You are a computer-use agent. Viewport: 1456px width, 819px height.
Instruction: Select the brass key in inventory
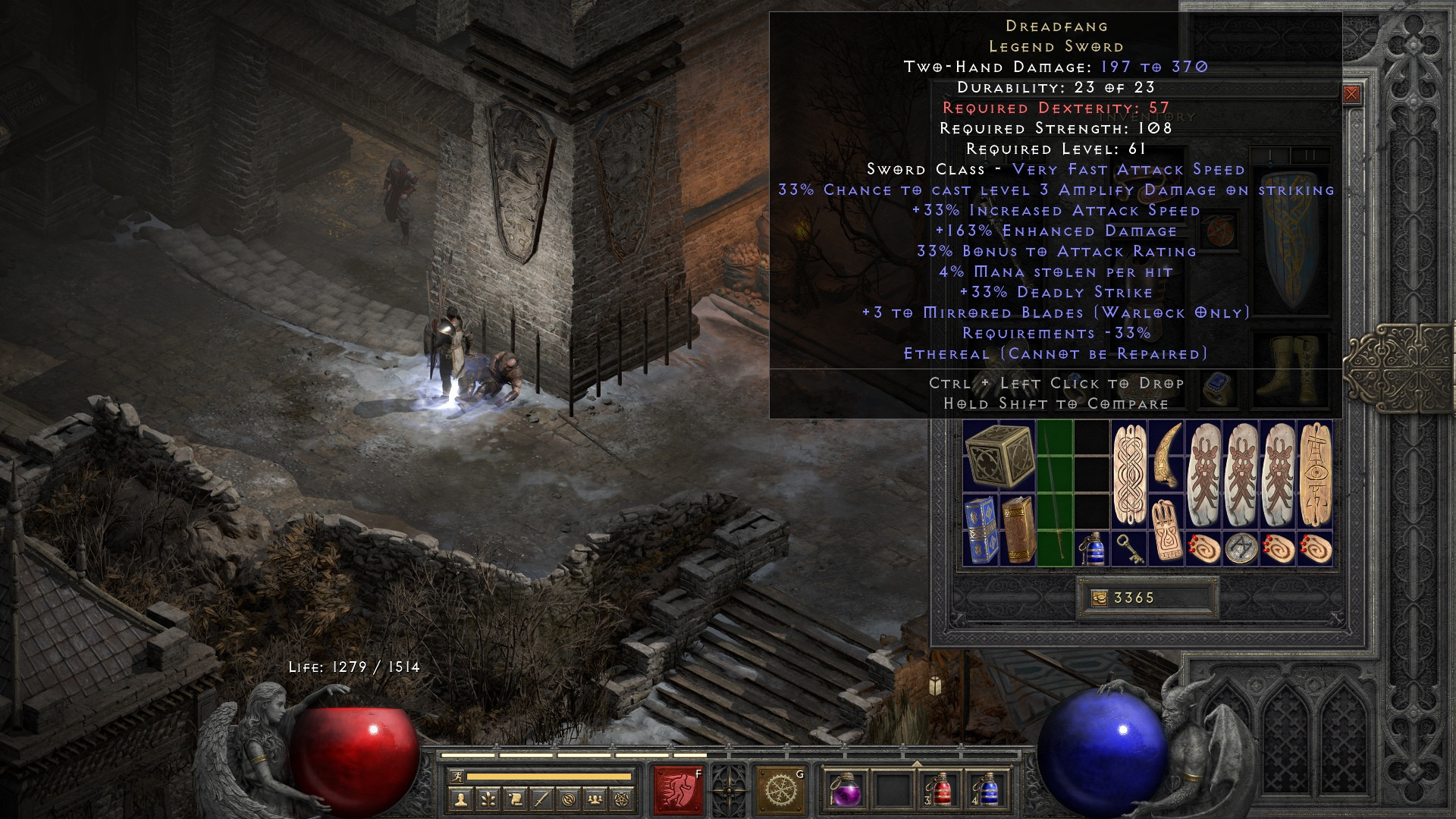1129,548
